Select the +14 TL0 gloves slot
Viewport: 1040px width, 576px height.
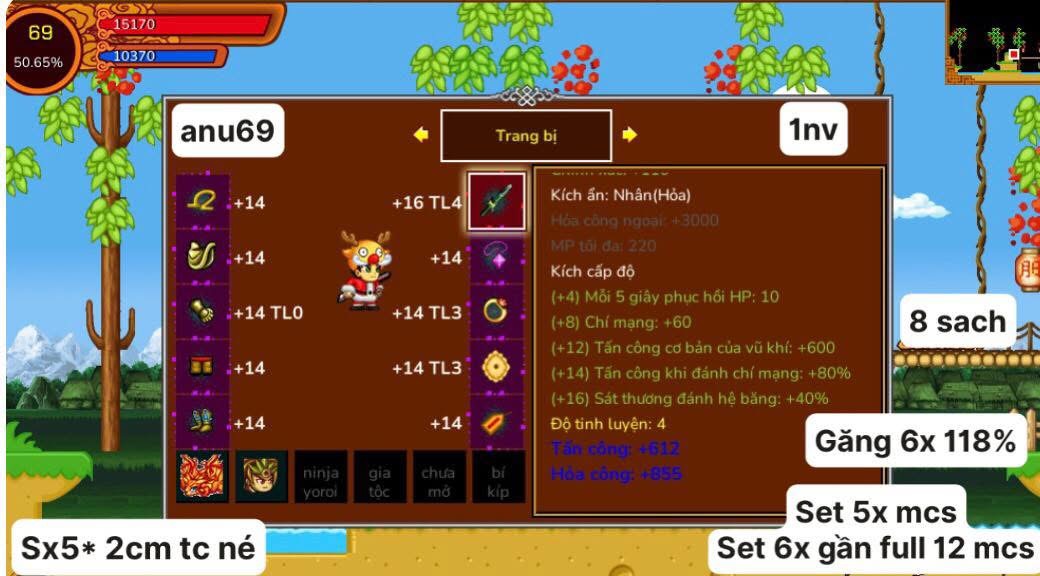click(203, 313)
